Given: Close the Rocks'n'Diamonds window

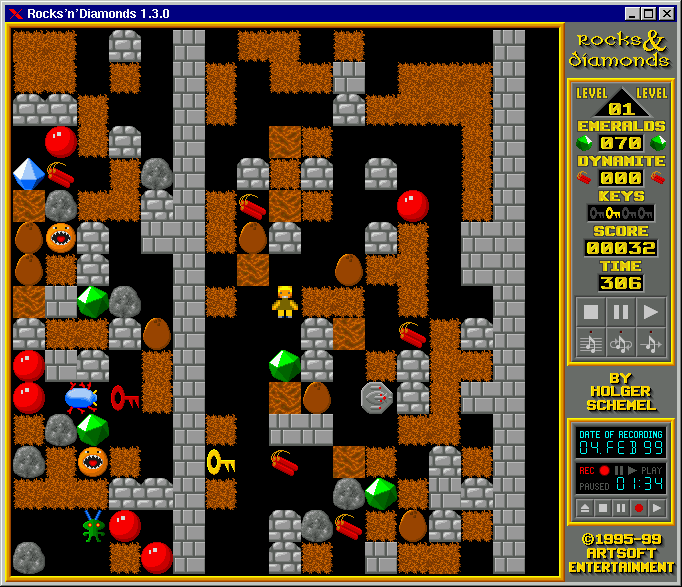Looking at the screenshot, I should pos(667,14).
